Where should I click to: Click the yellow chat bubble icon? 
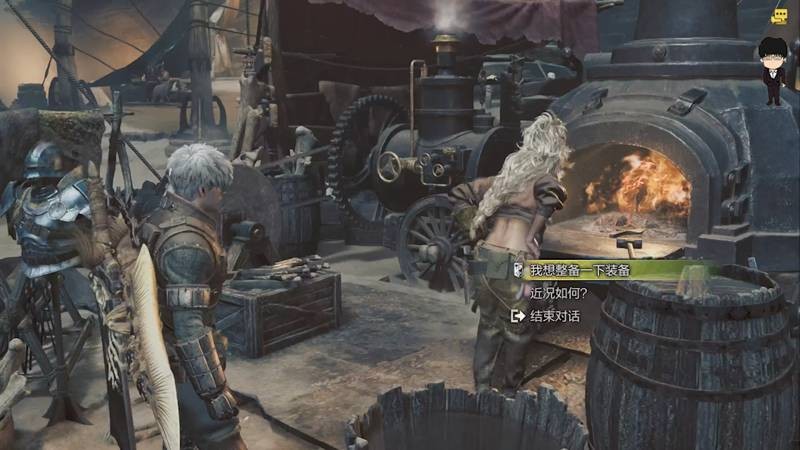point(779,15)
